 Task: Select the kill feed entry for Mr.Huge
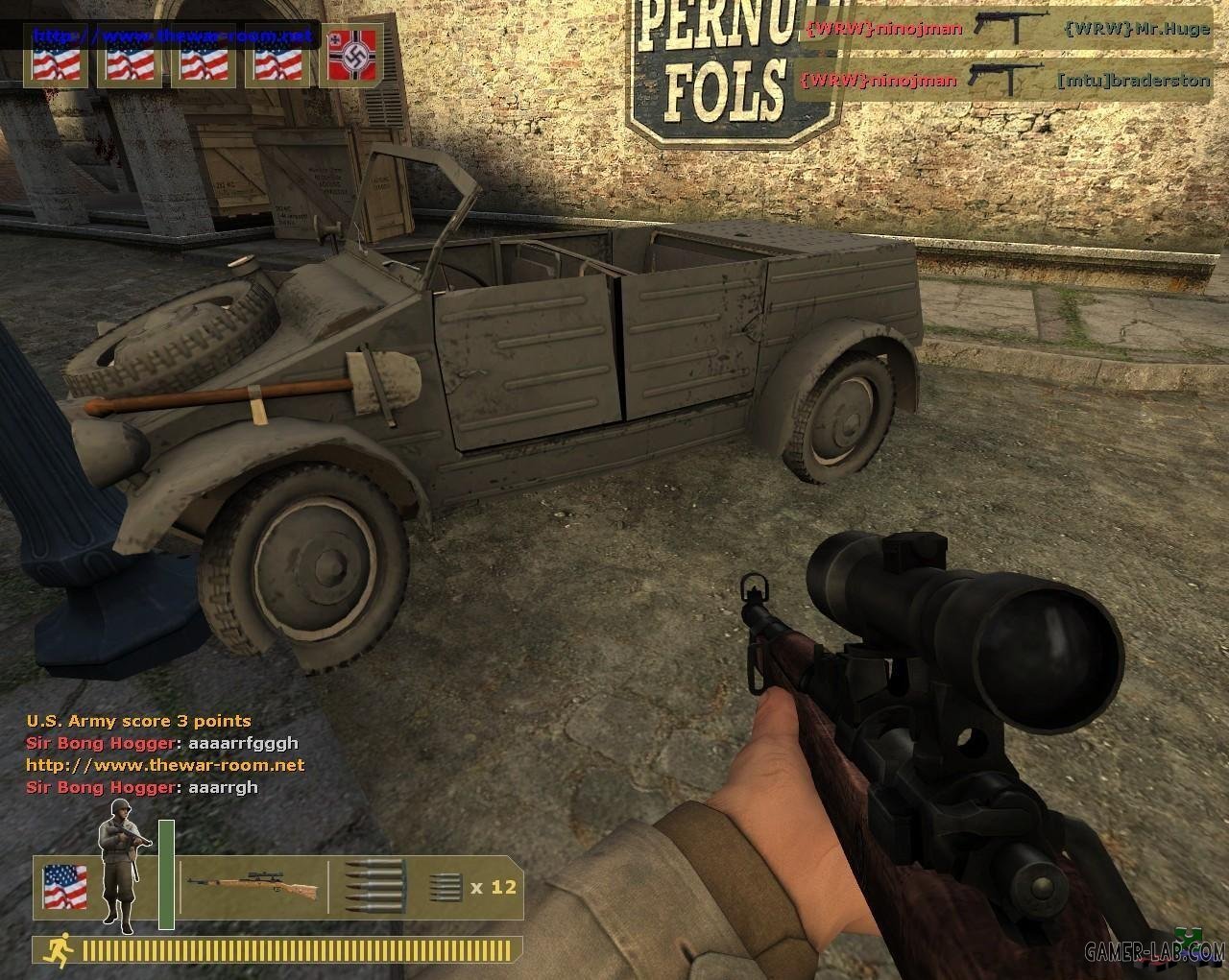coord(1005,29)
